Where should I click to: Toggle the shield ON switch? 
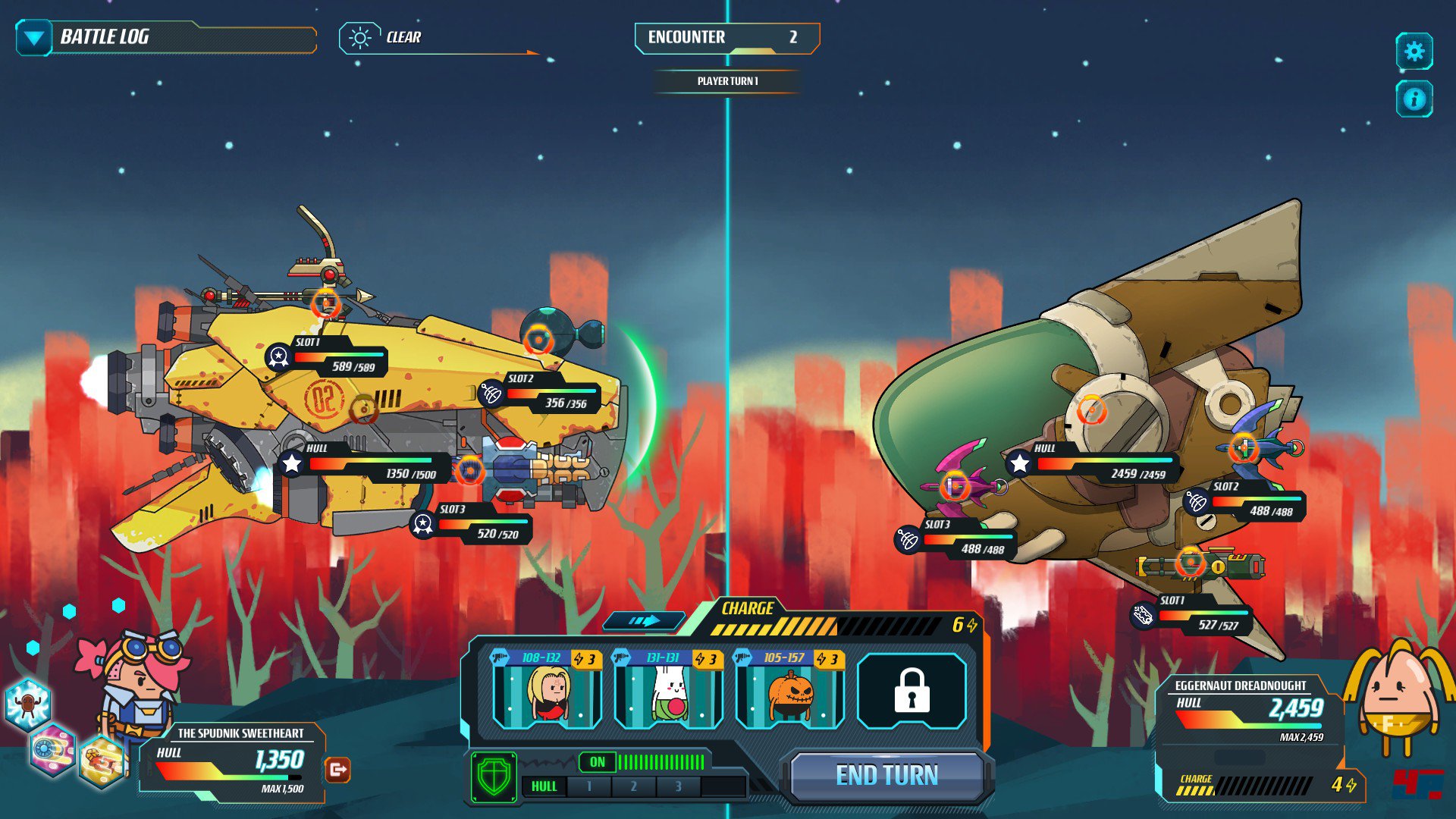[x=598, y=762]
